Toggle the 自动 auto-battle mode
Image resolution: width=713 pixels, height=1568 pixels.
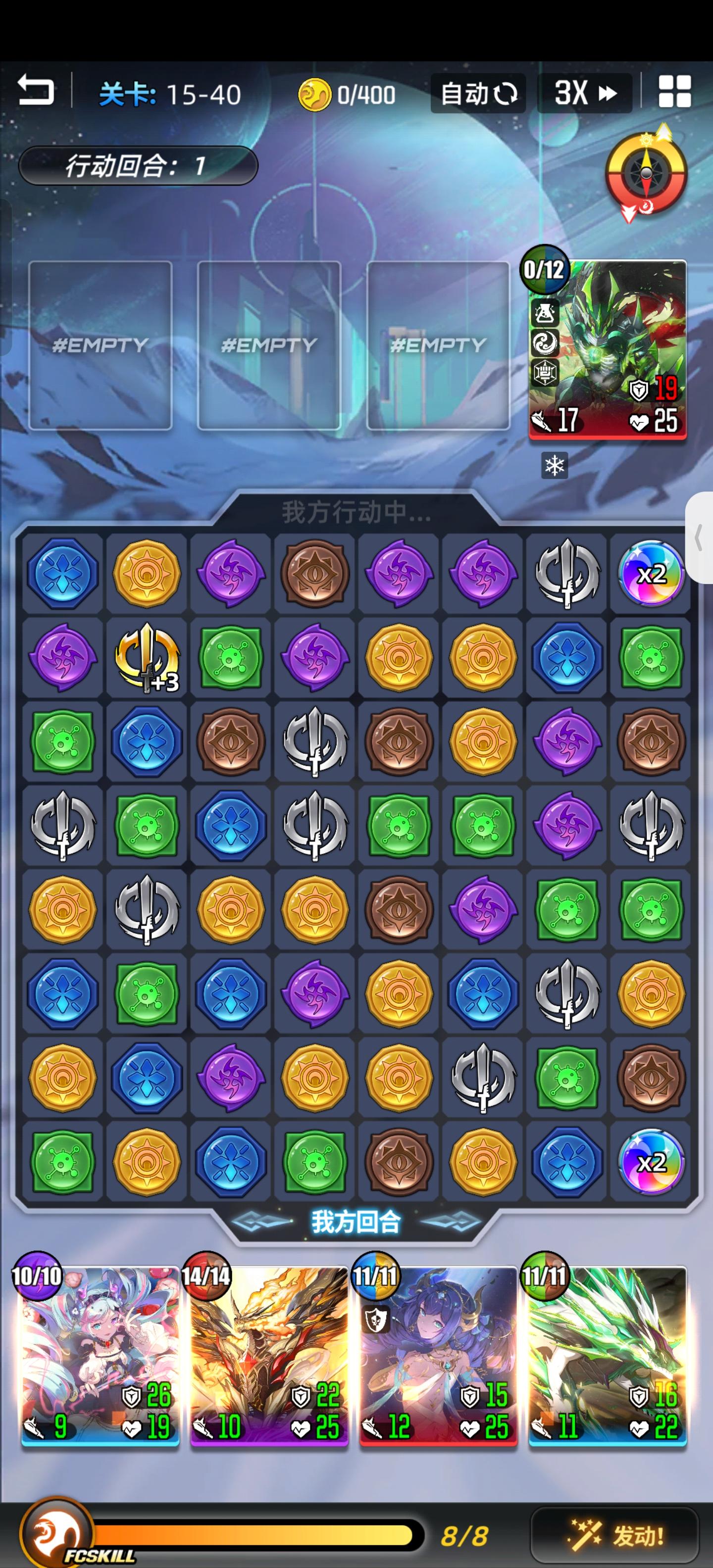[x=478, y=93]
